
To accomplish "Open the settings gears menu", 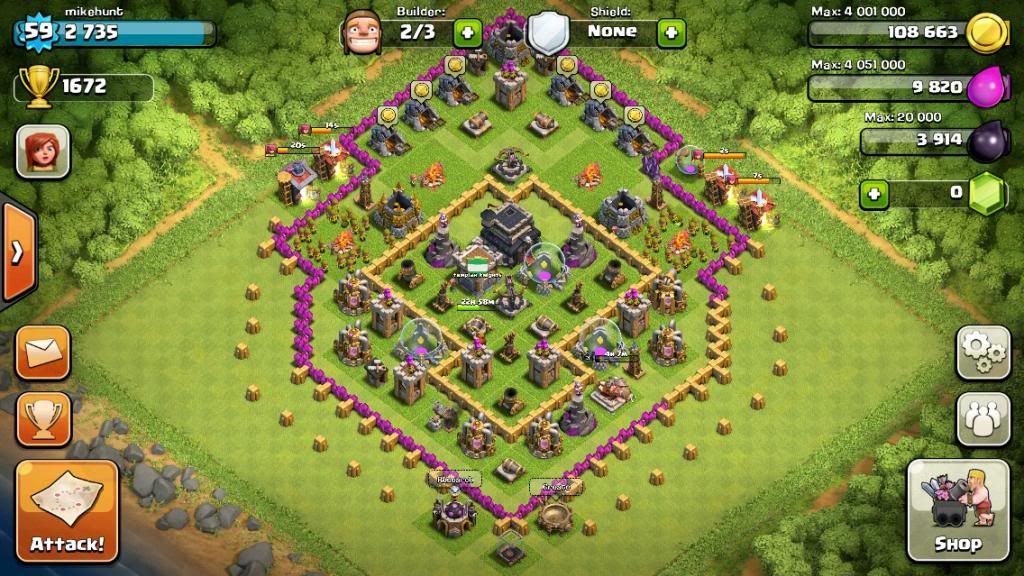I will pyautogui.click(x=983, y=352).
